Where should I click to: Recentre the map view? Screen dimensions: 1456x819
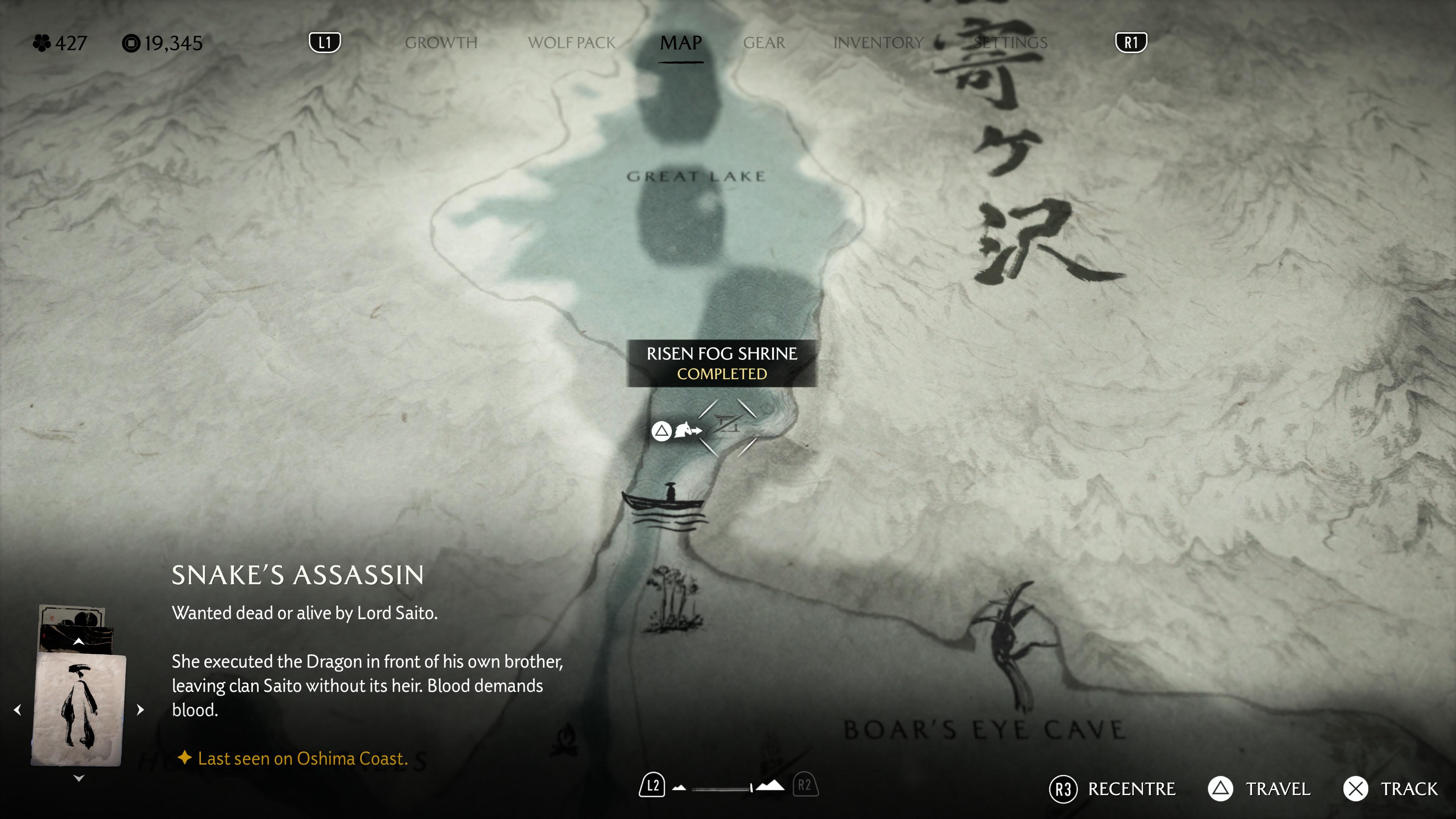pyautogui.click(x=1112, y=789)
